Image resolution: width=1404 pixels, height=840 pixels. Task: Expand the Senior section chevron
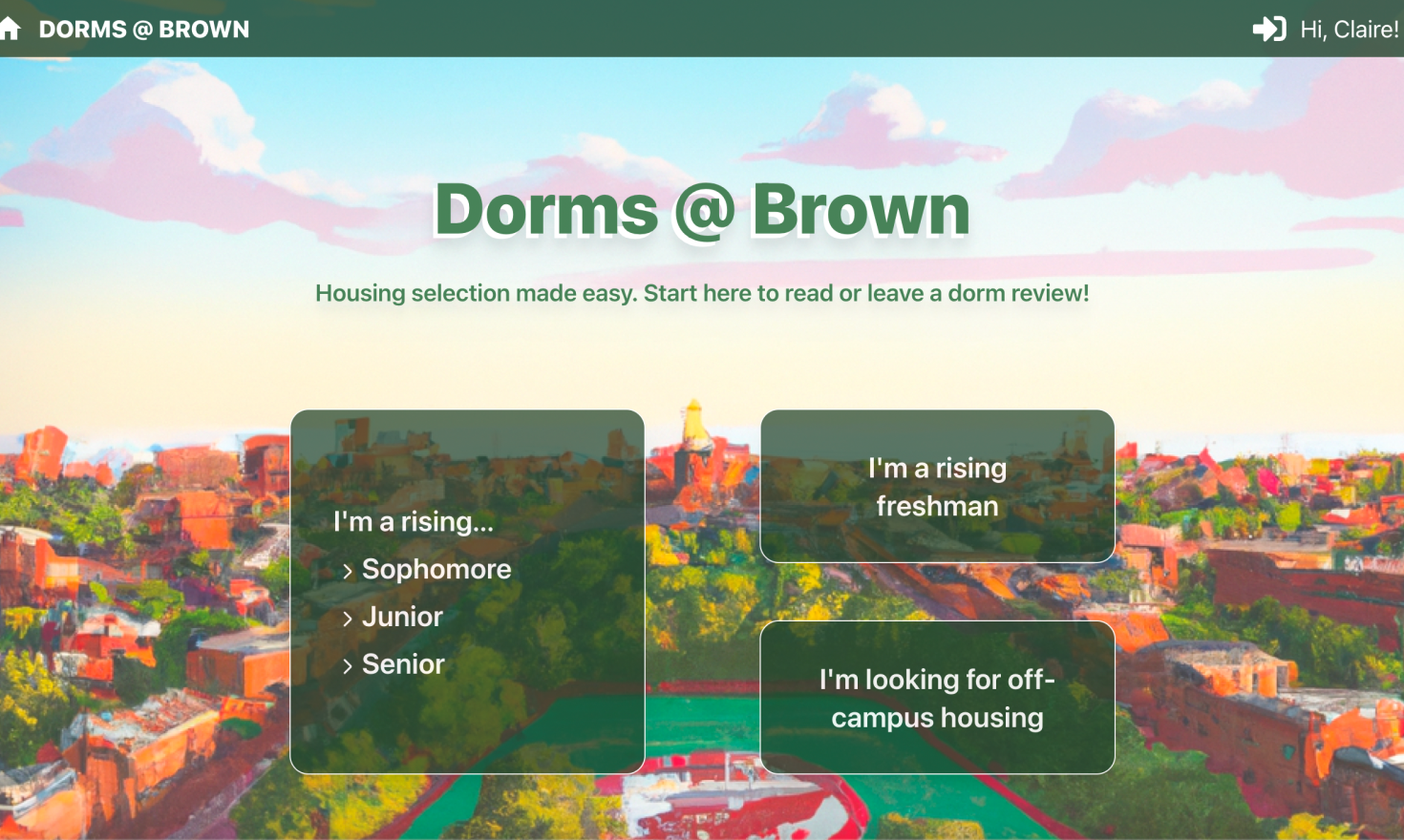click(x=348, y=665)
